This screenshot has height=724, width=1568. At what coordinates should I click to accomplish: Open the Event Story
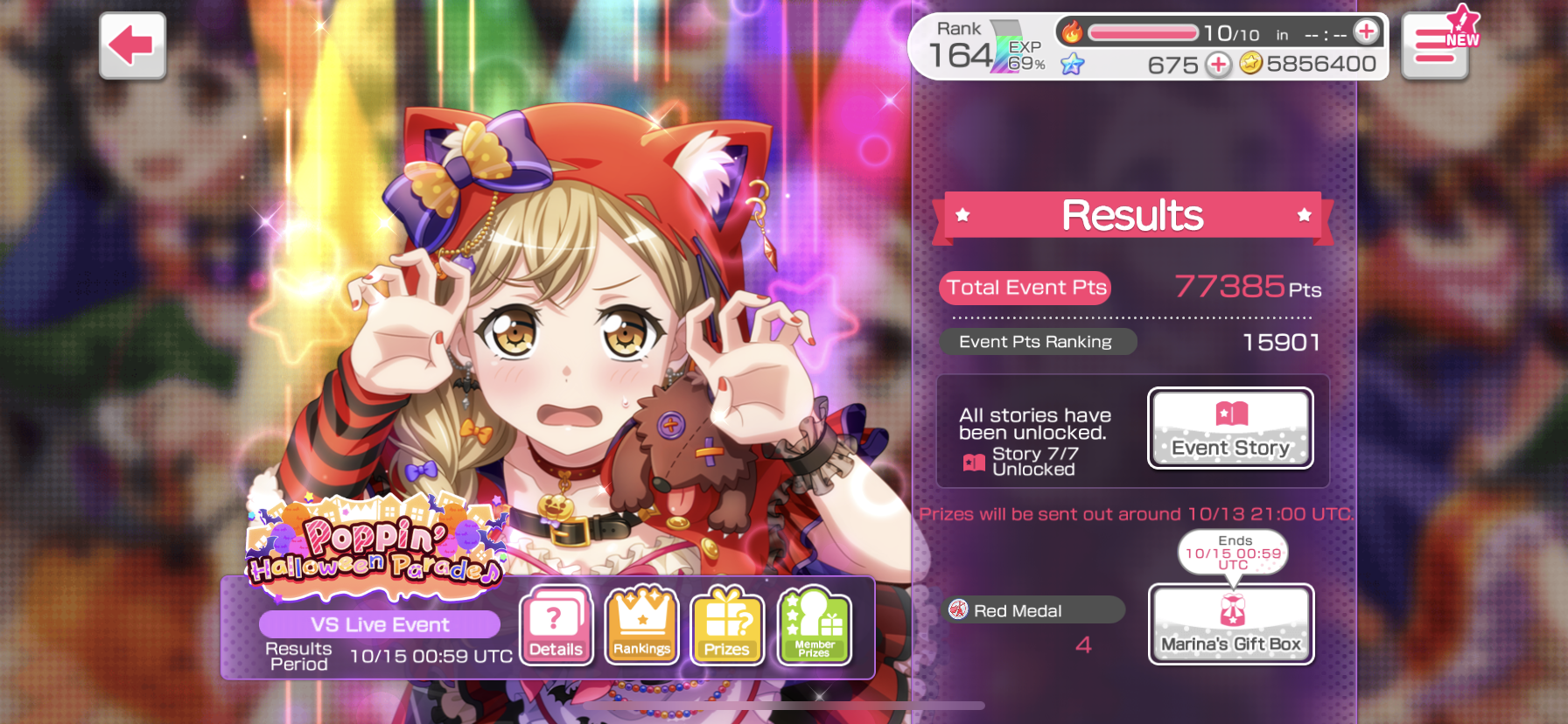(1230, 428)
